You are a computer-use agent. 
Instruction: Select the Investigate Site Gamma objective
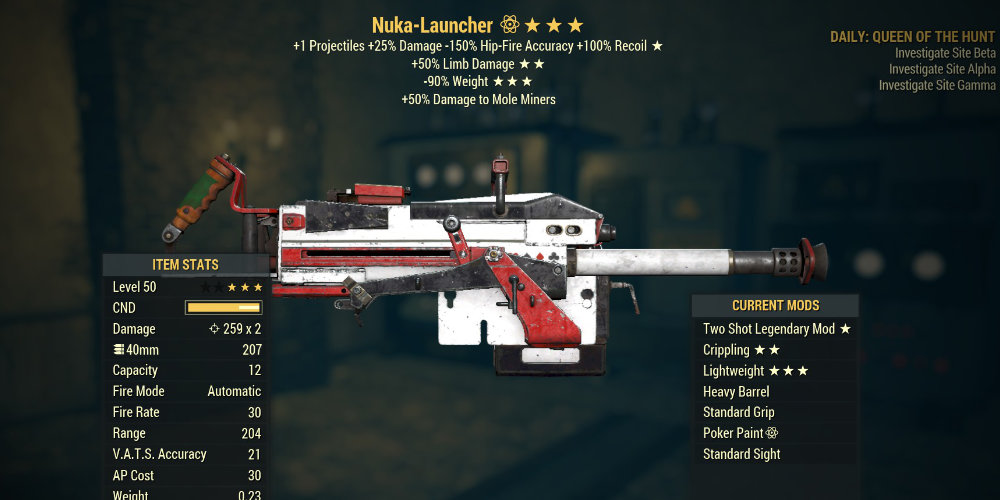click(937, 85)
